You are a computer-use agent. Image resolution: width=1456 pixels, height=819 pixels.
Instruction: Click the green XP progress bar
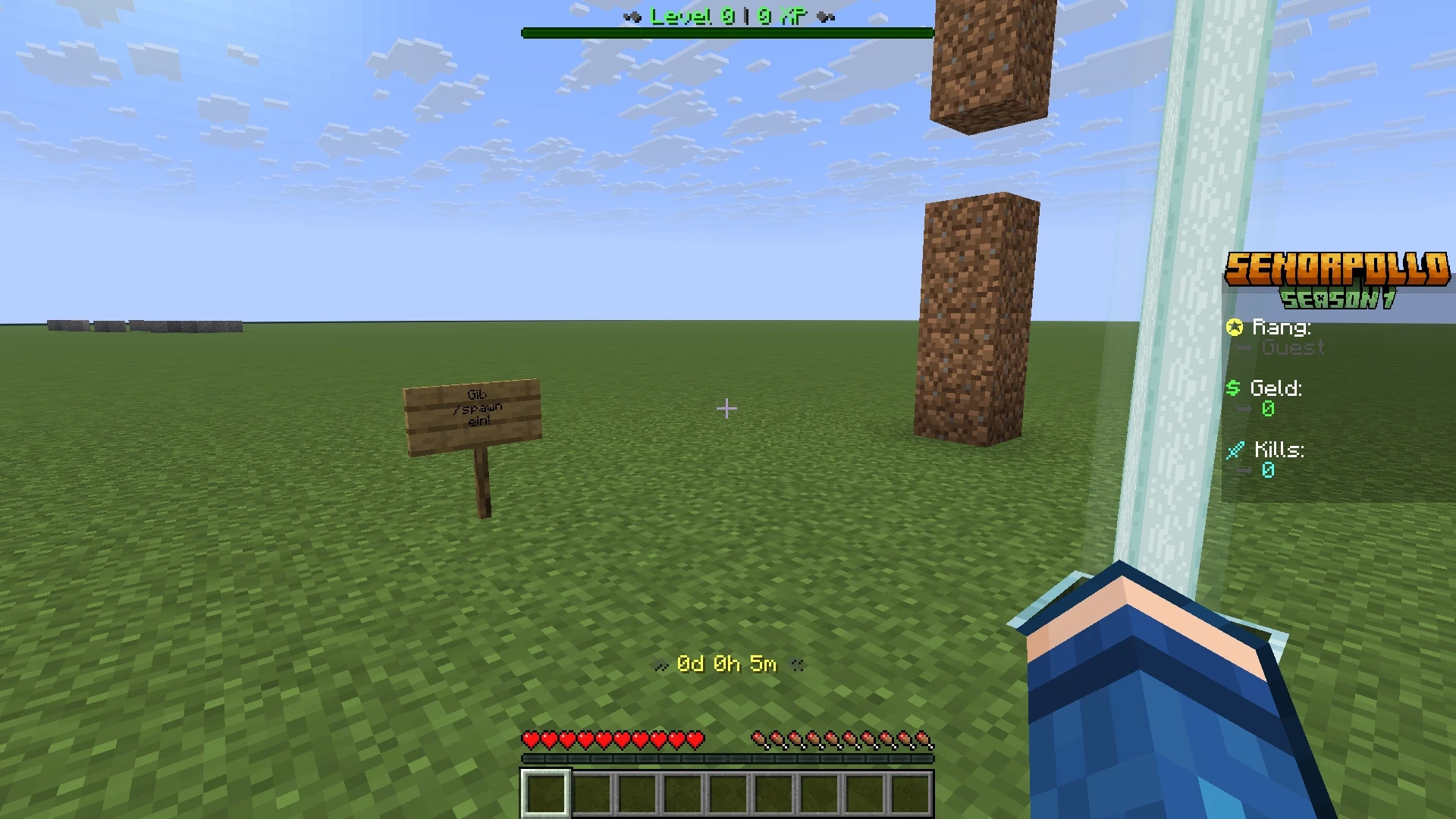[x=726, y=32]
